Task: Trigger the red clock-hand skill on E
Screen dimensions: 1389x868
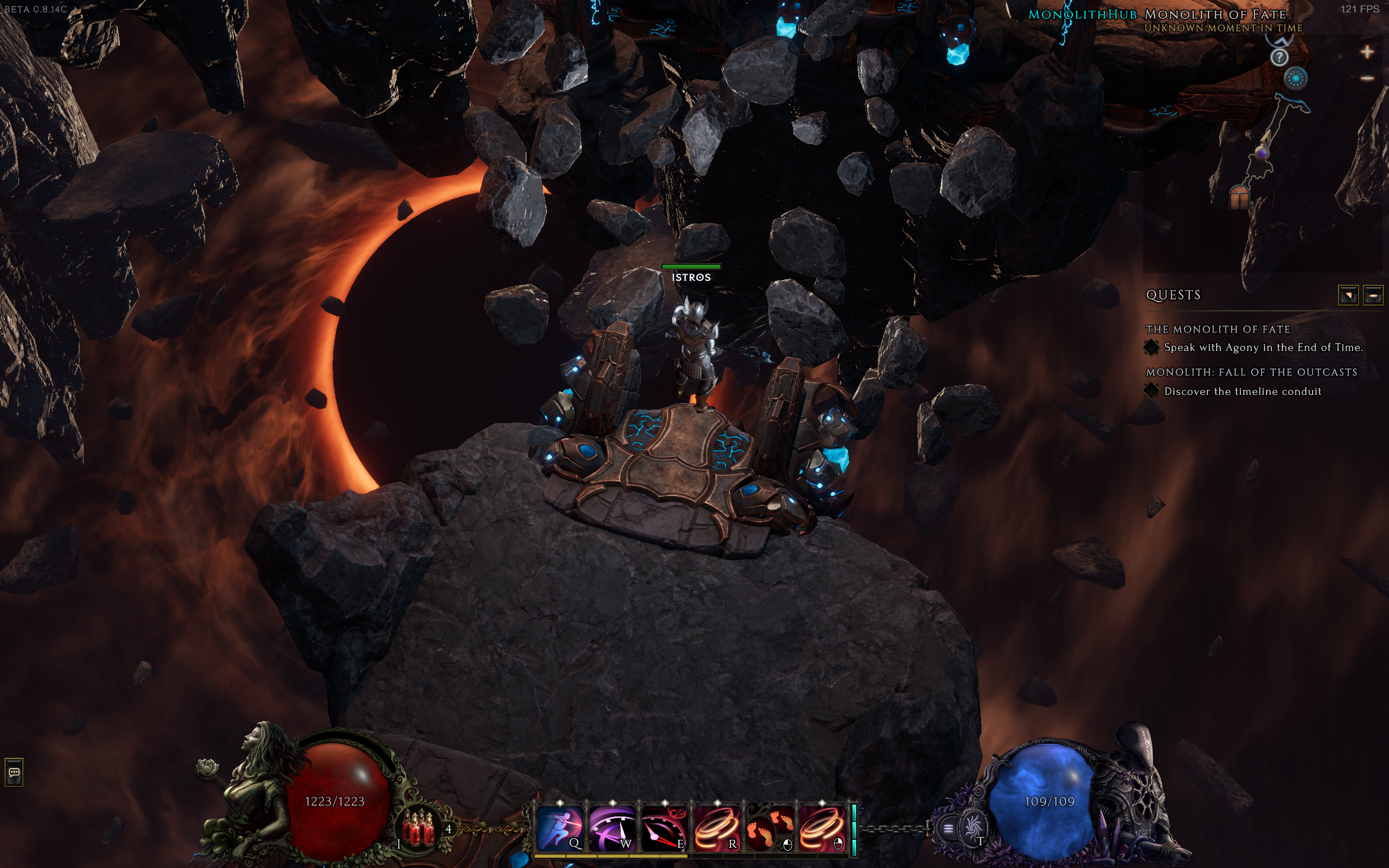Action: (664, 827)
